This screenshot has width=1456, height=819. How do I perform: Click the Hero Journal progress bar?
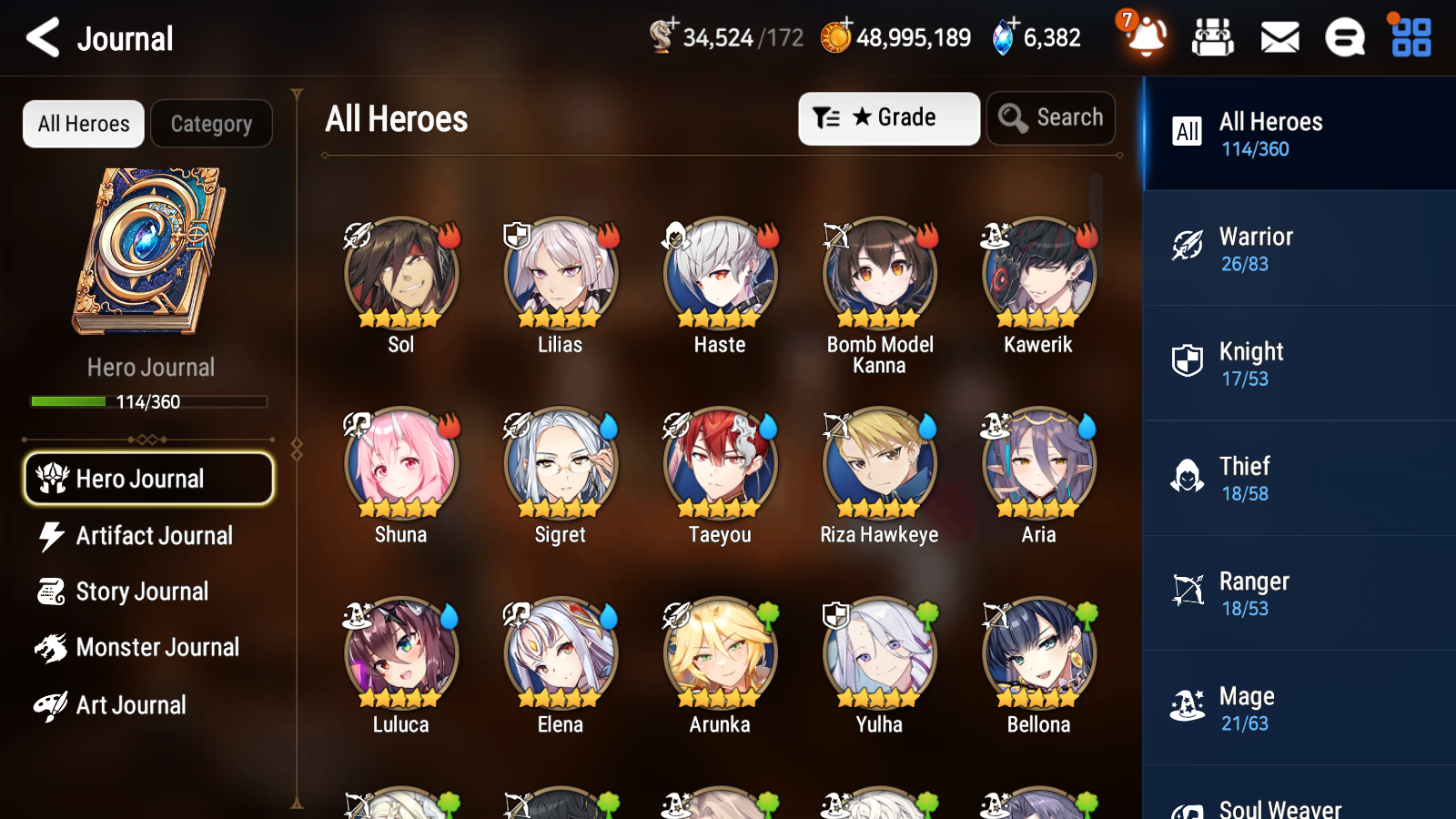148,400
